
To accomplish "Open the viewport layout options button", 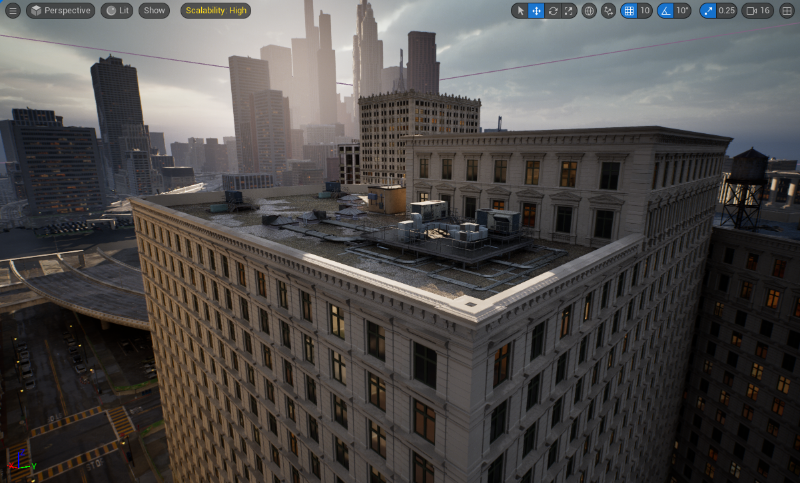I will [787, 11].
